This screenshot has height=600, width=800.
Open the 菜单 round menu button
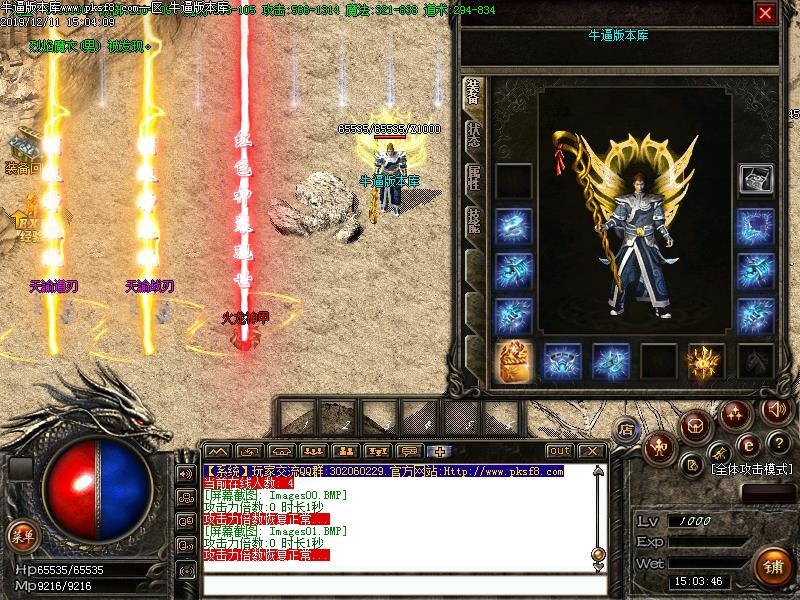tap(21, 536)
